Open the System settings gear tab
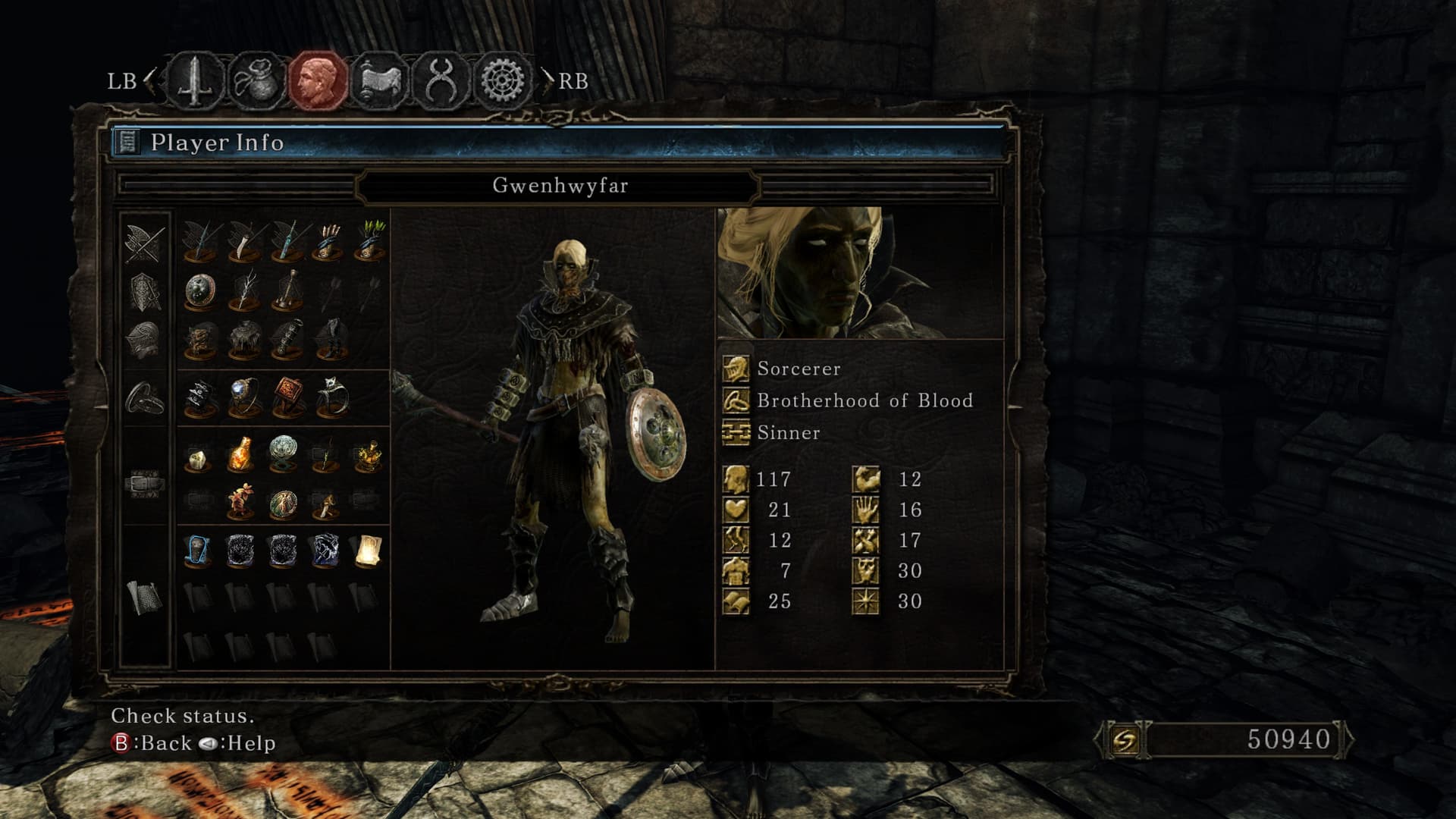The image size is (1456, 819). click(502, 80)
